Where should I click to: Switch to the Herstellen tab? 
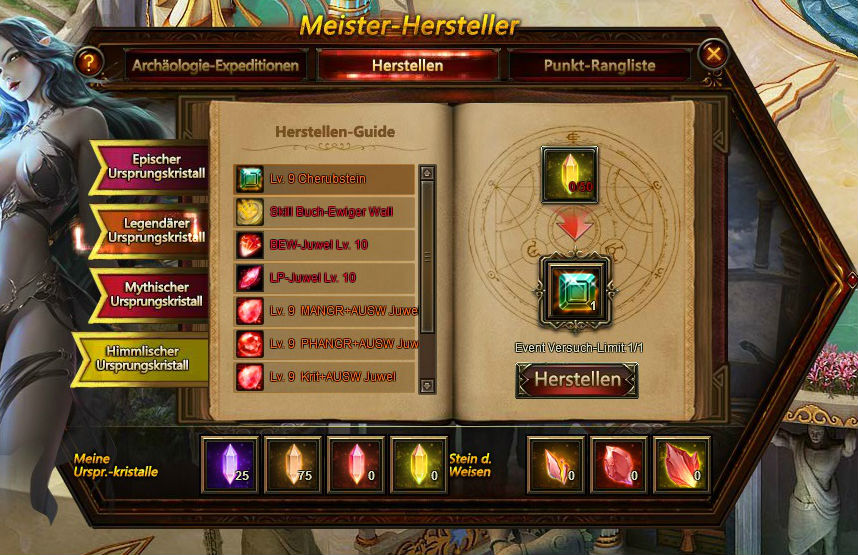click(x=407, y=66)
